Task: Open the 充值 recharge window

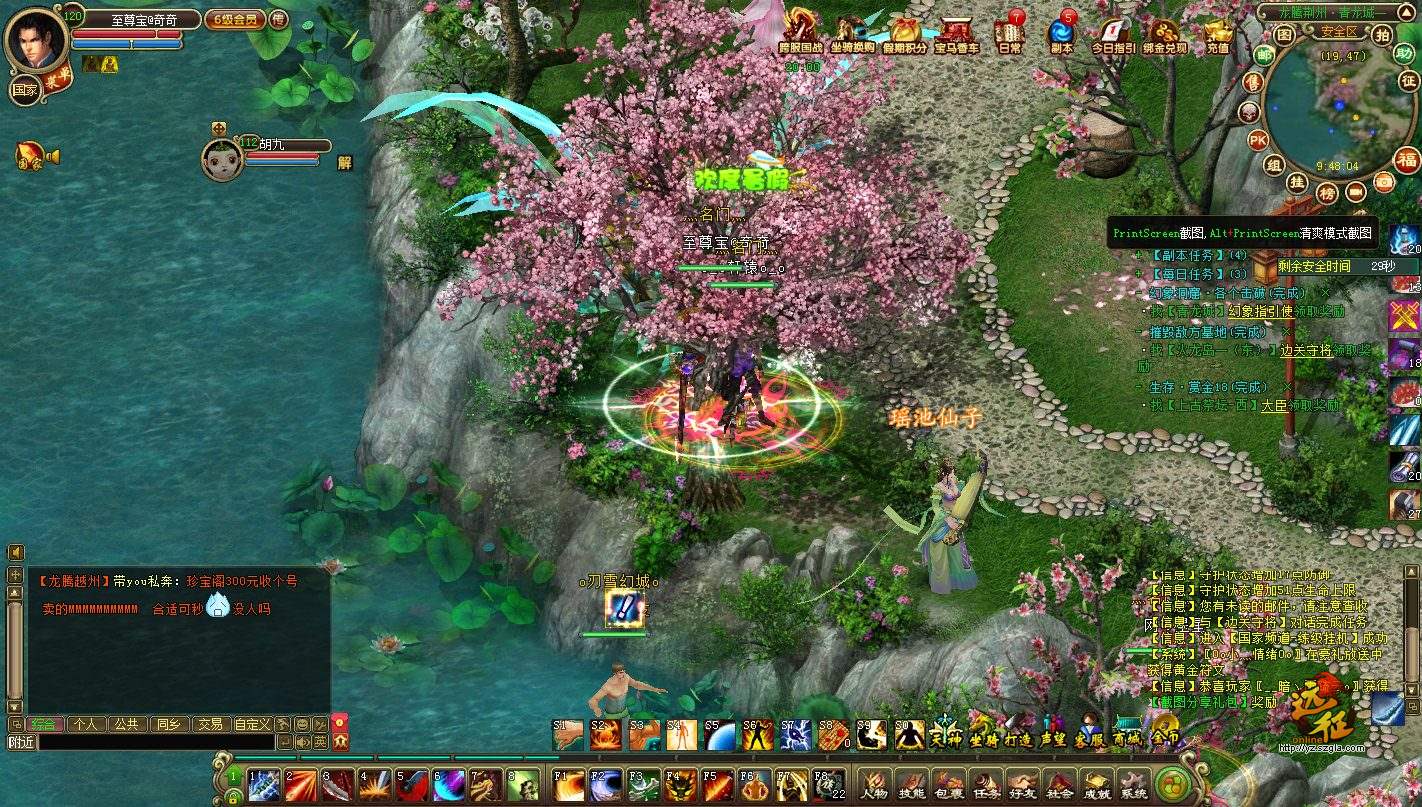Action: coord(1218,33)
